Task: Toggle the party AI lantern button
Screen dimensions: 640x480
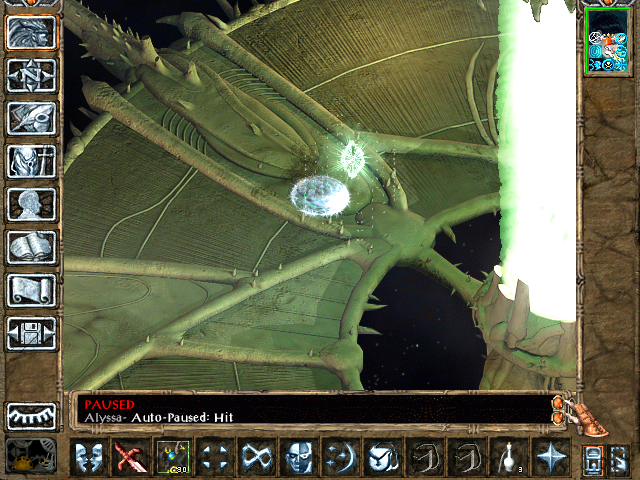Action: [x=31, y=457]
